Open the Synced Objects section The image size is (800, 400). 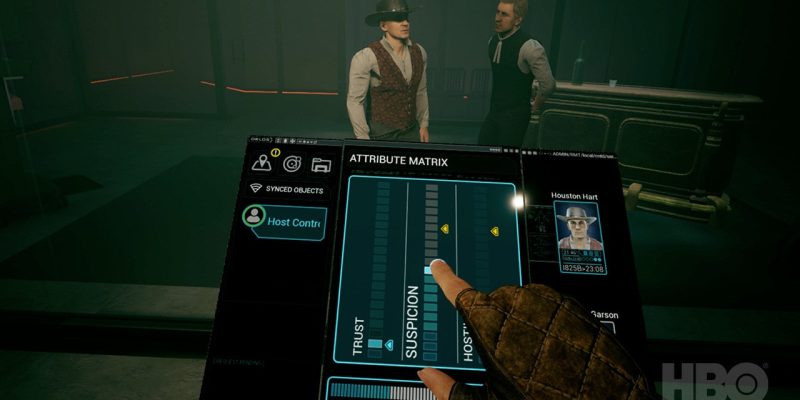coord(288,188)
